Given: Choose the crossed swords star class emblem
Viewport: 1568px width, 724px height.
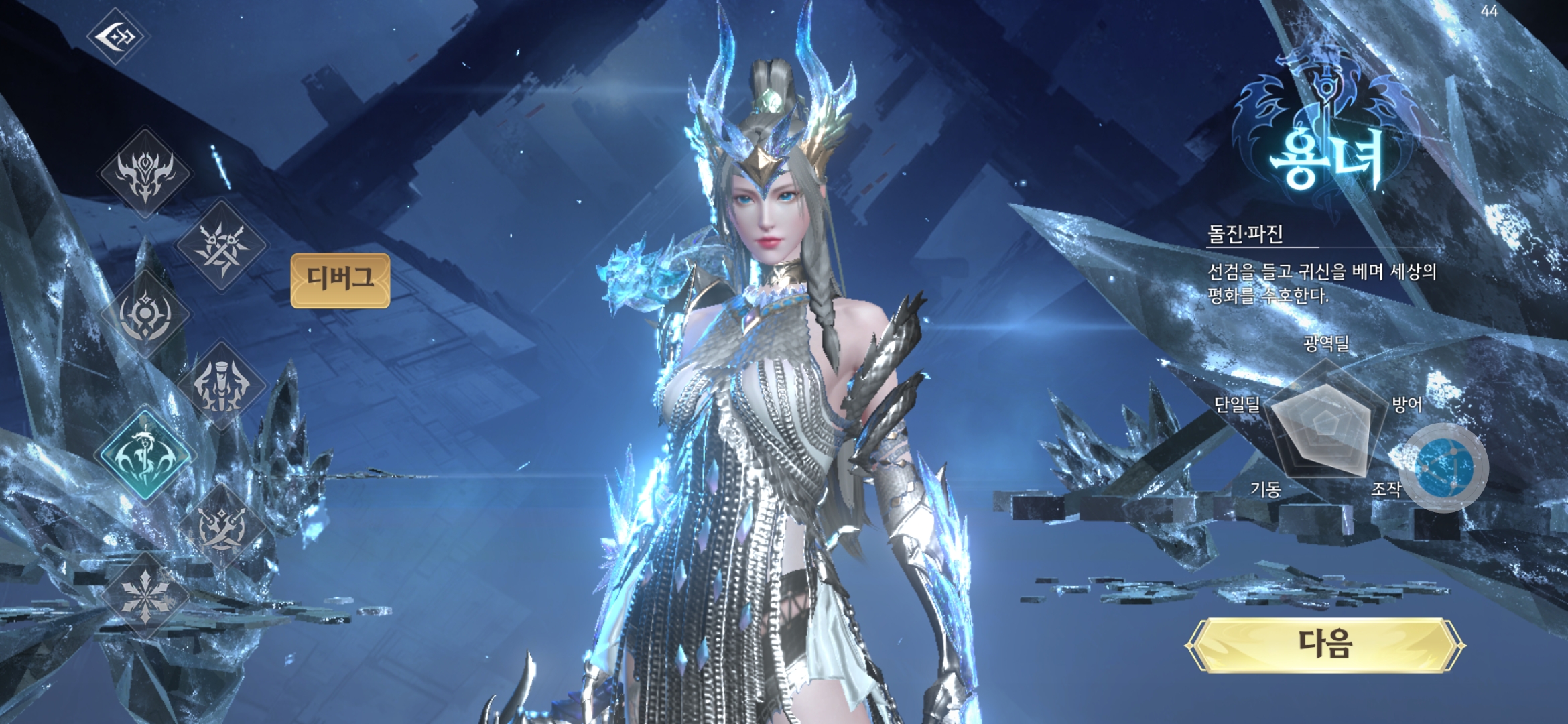Looking at the screenshot, I should 221,245.
